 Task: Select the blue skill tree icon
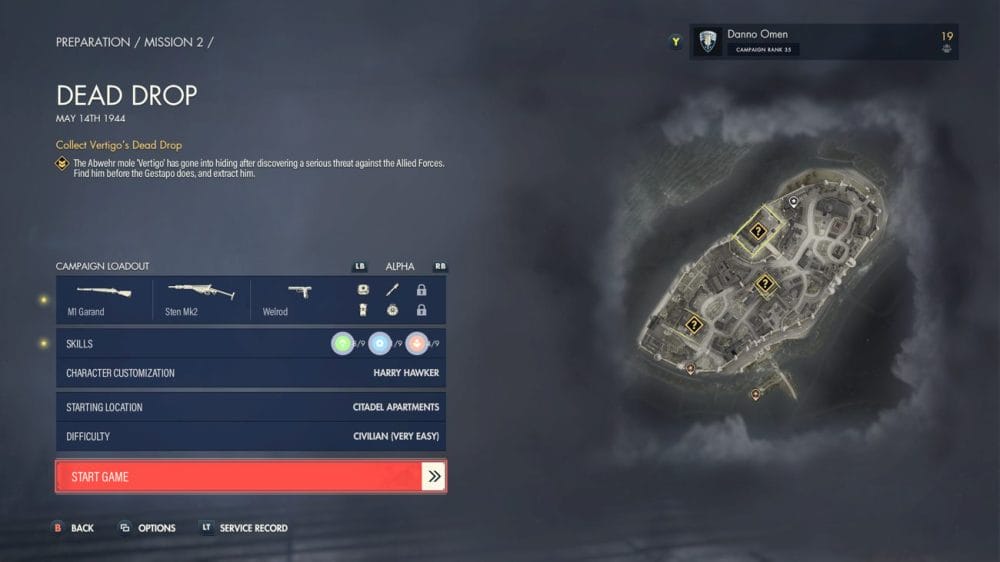[379, 344]
